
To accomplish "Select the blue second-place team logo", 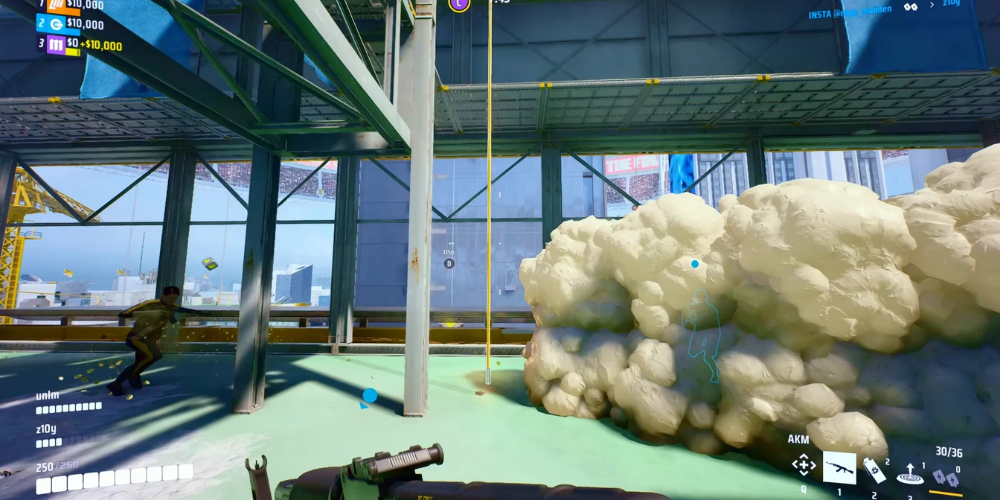I will [x=56, y=24].
